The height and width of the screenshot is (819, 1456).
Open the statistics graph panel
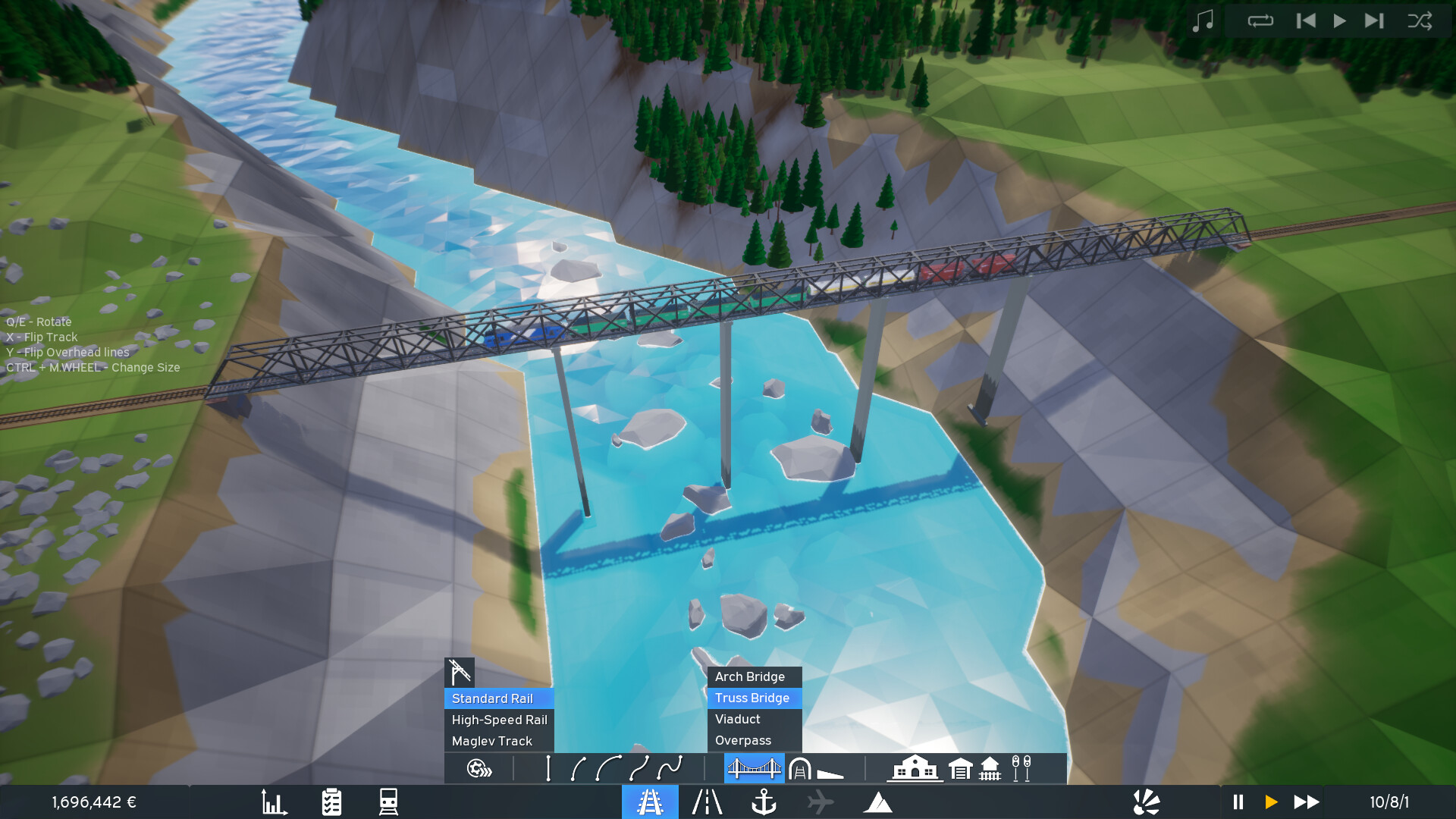click(275, 800)
